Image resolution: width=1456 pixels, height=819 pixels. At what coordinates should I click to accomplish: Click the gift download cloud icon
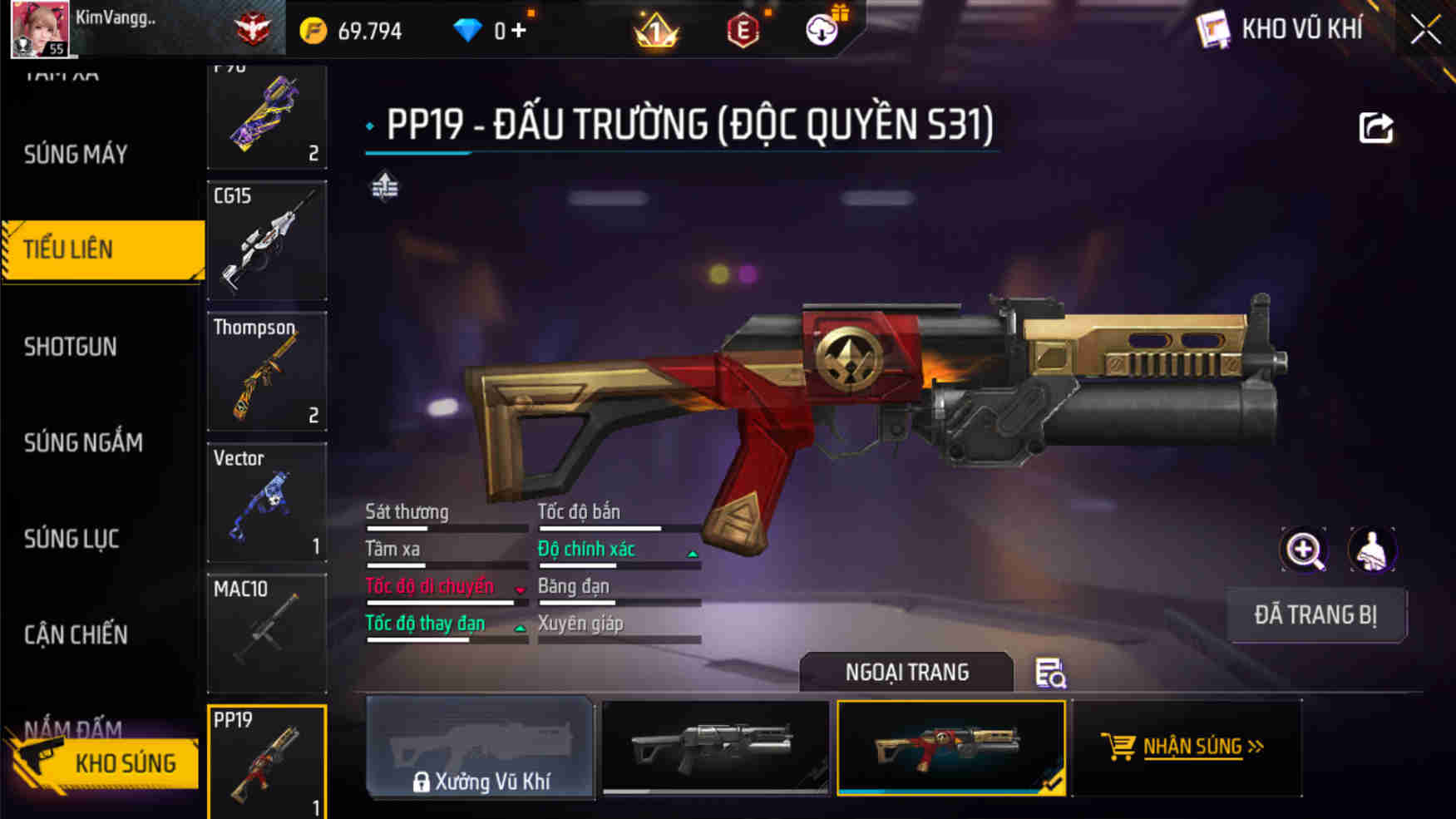822,28
